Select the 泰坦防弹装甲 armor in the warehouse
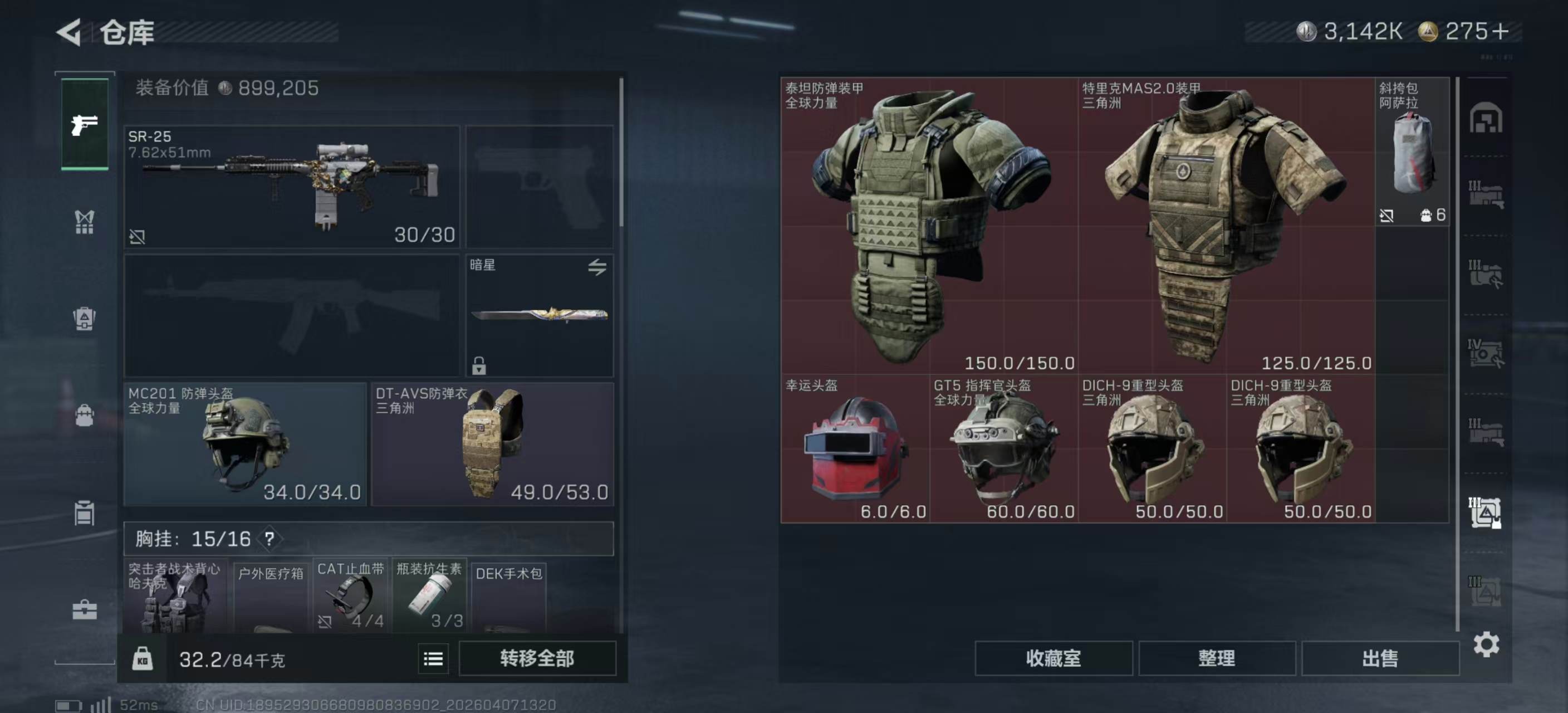 coord(929,225)
